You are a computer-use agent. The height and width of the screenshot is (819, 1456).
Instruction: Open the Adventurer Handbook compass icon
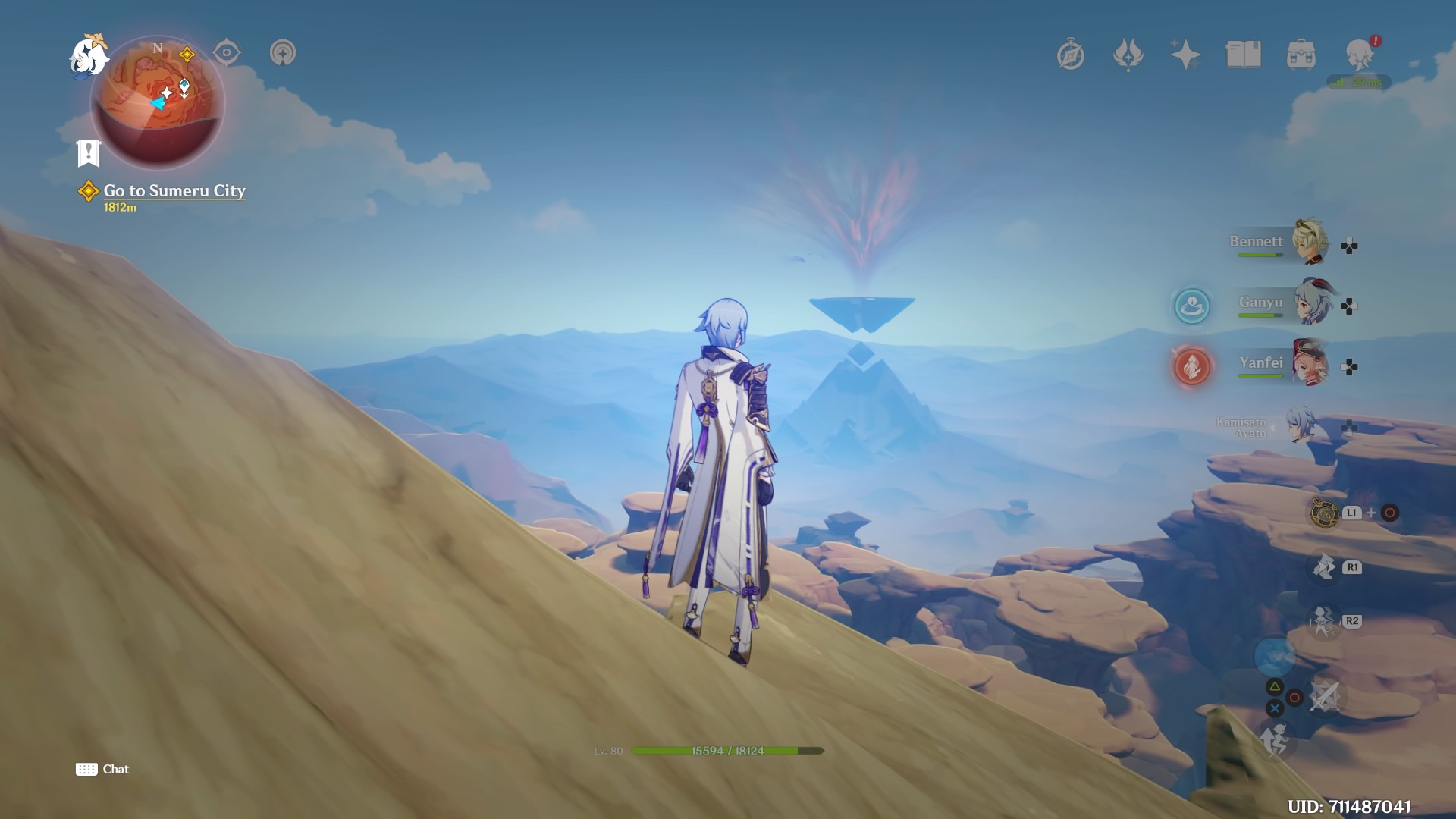pos(1072,54)
